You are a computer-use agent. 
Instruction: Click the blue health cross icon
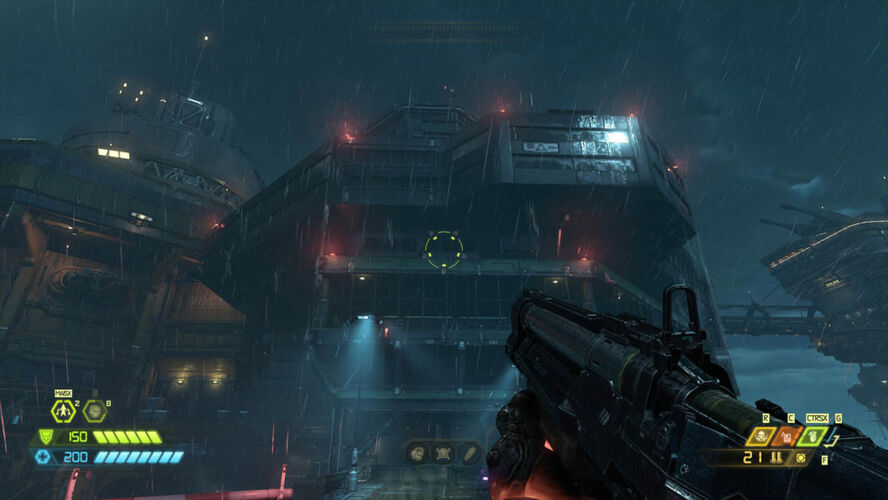pos(43,457)
